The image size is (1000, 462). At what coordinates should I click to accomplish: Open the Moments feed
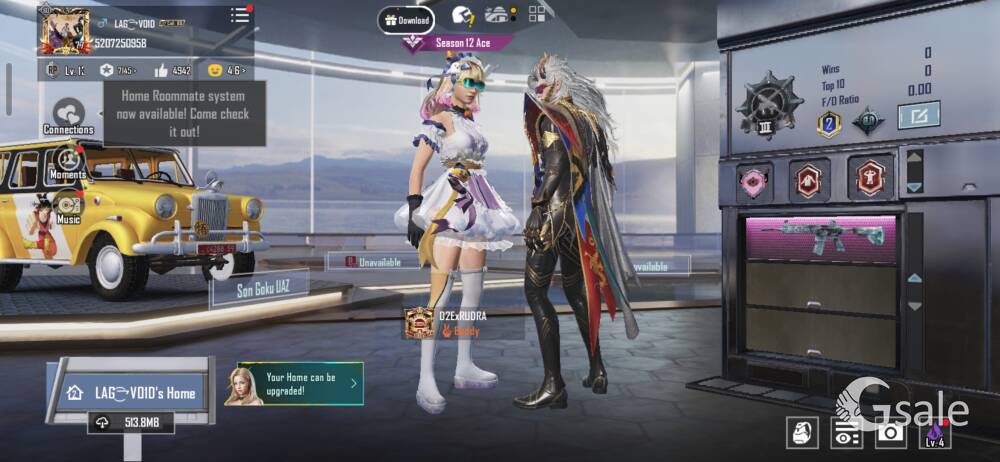[68, 162]
